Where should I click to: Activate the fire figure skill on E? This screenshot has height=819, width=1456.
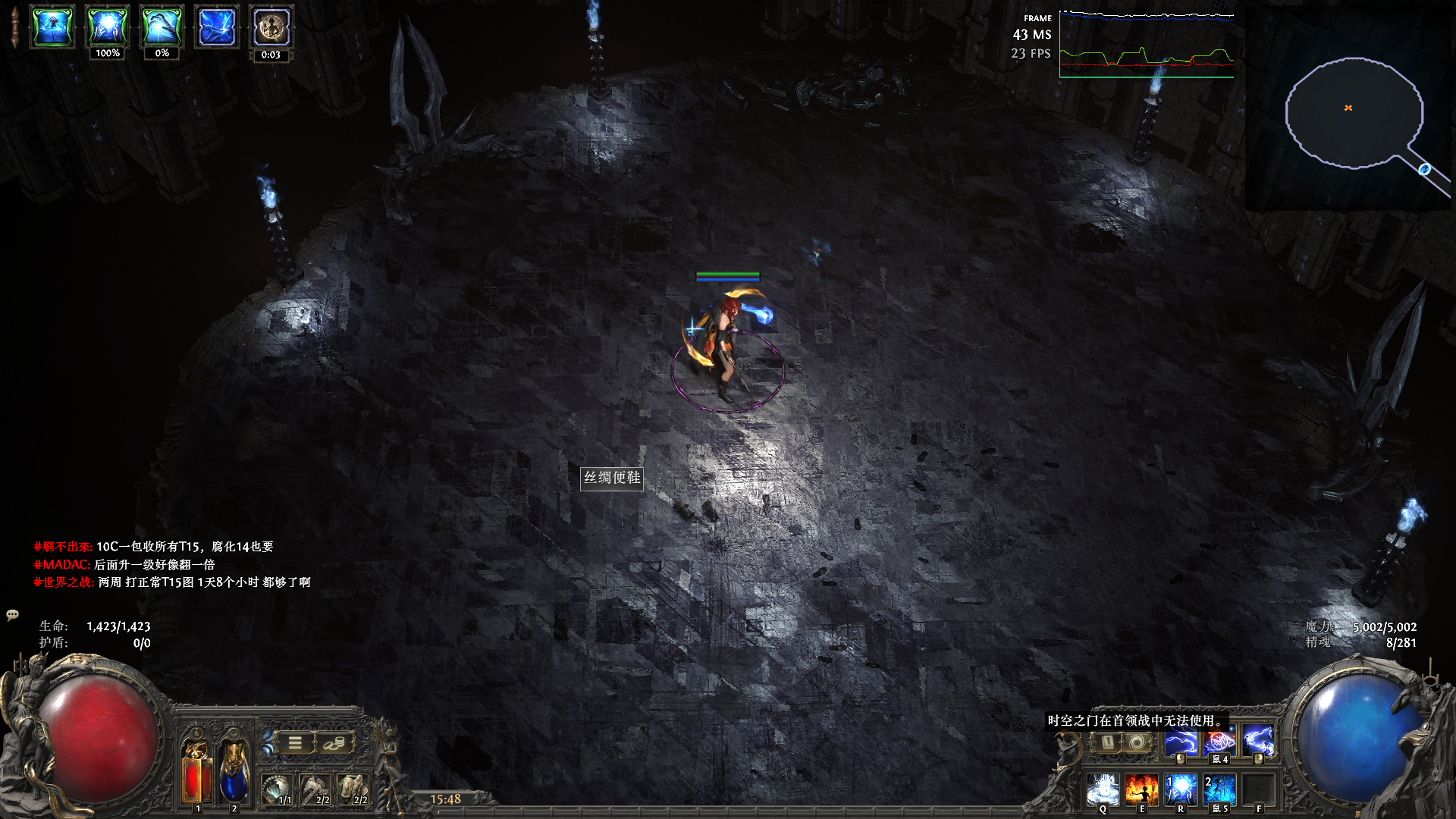coord(1141,789)
